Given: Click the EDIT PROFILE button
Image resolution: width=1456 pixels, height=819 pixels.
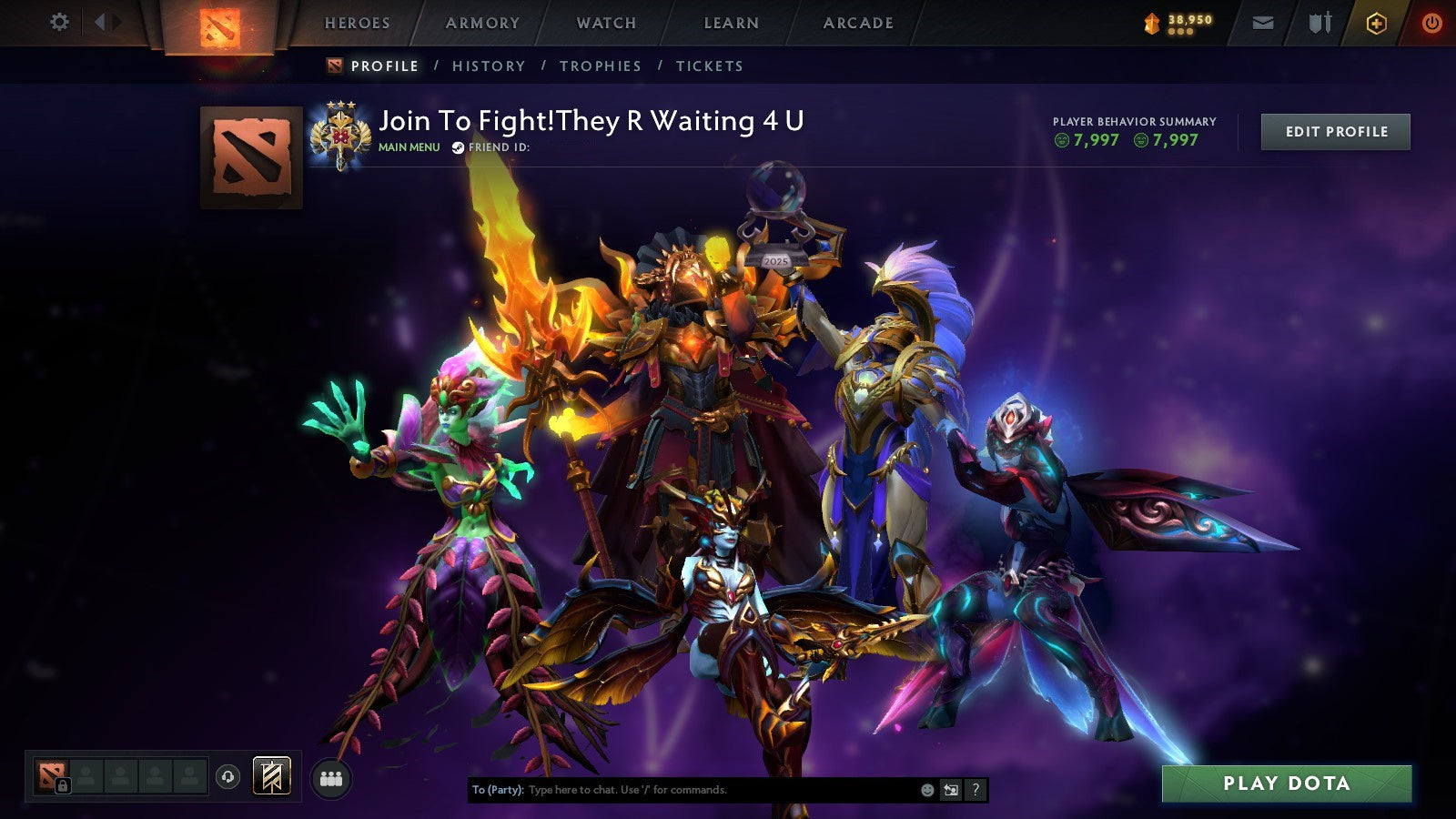Looking at the screenshot, I should 1334,131.
